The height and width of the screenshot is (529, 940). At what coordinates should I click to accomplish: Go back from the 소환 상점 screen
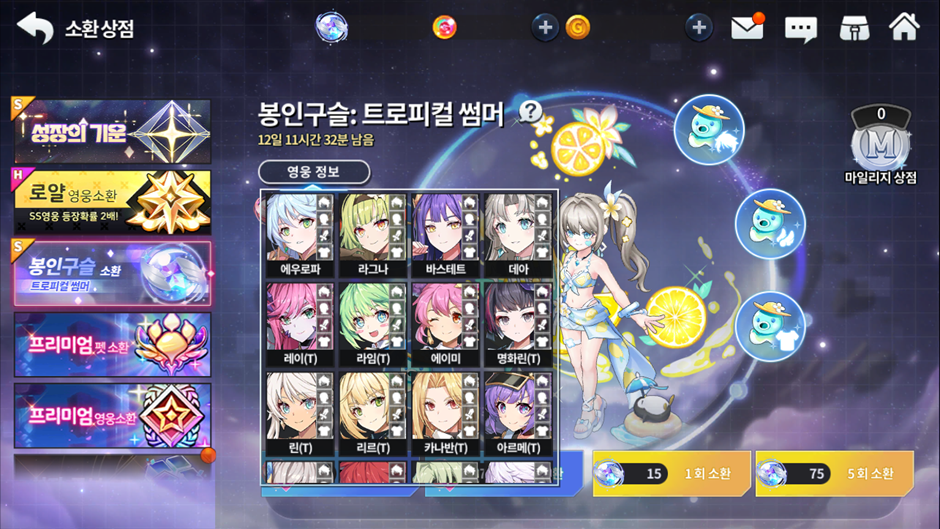(35, 27)
